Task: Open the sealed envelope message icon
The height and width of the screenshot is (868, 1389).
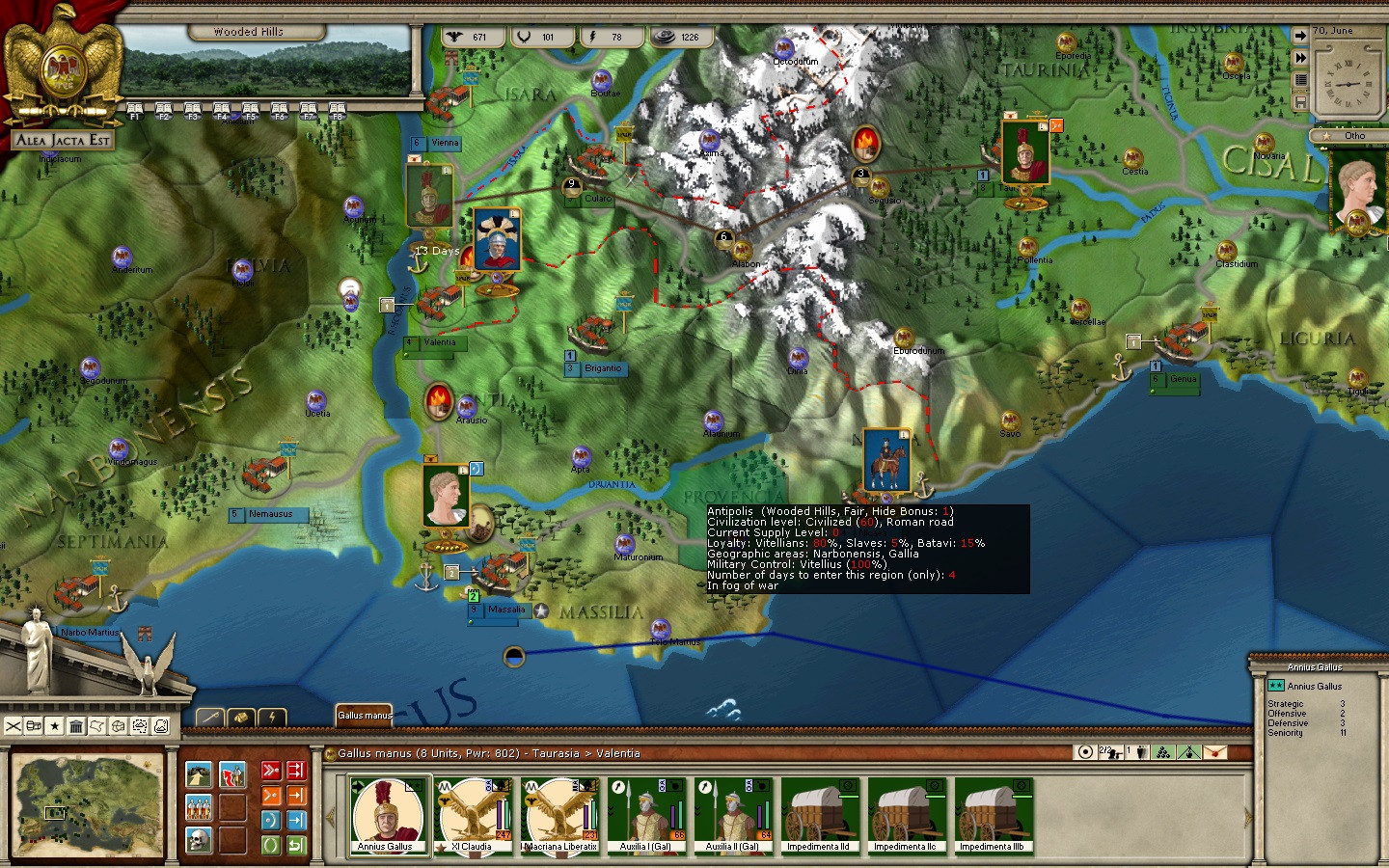Action: click(1215, 752)
